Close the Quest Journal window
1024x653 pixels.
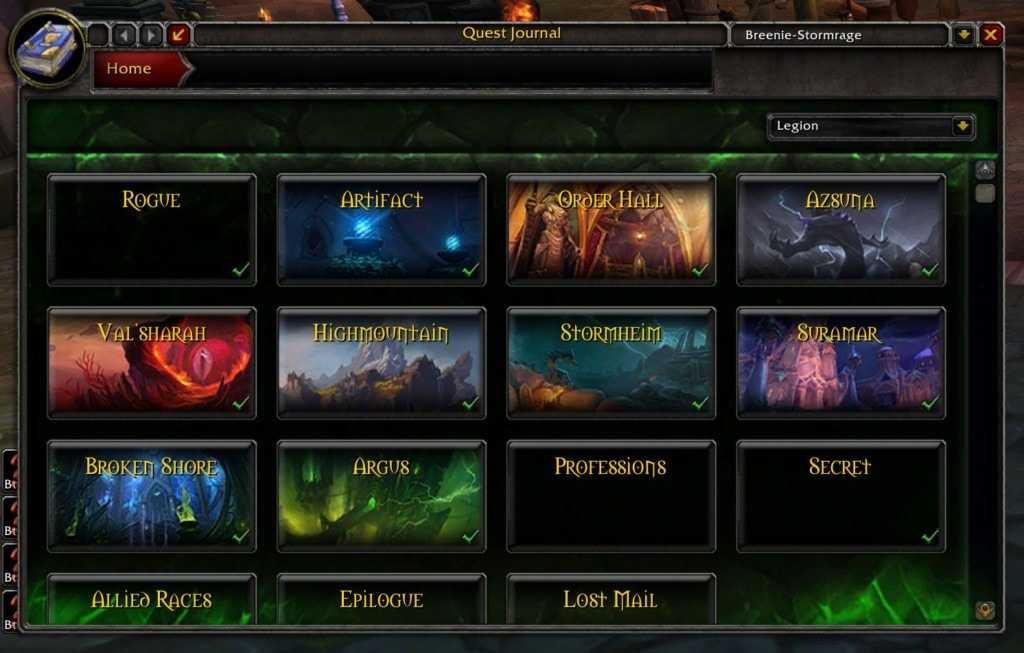tap(990, 35)
